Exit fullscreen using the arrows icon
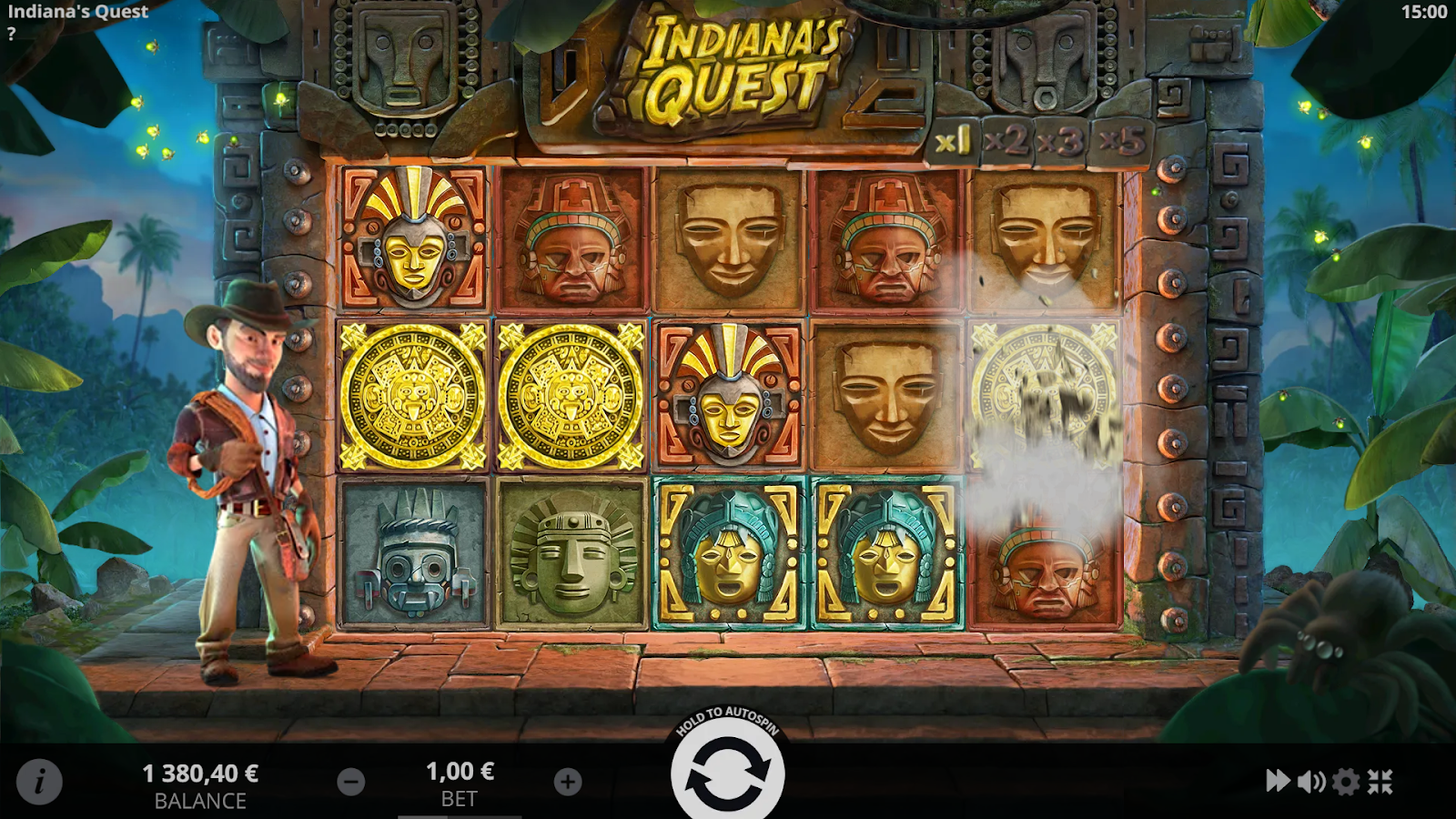This screenshot has height=819, width=1456. [x=1380, y=782]
